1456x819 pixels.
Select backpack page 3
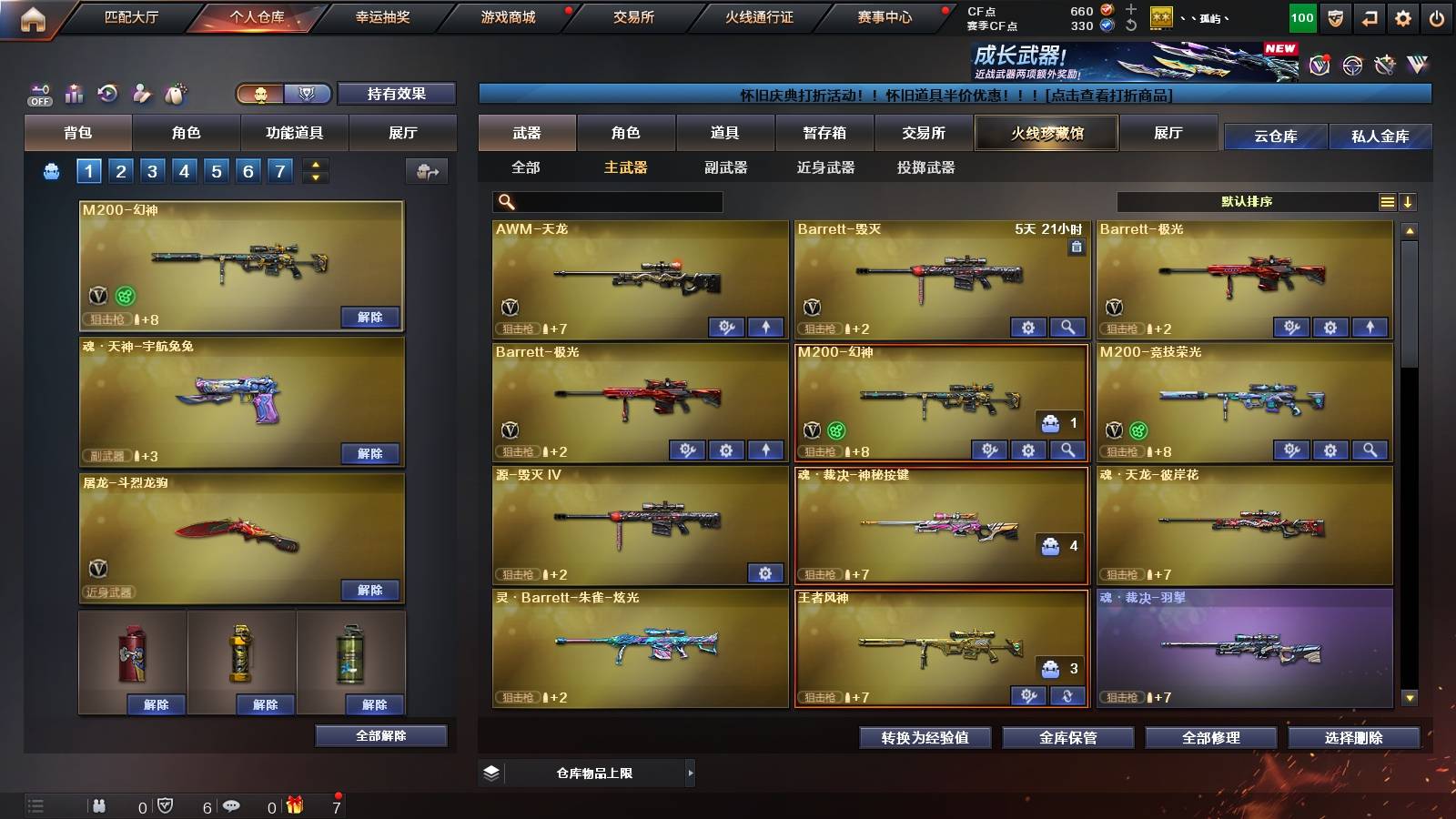click(x=151, y=169)
